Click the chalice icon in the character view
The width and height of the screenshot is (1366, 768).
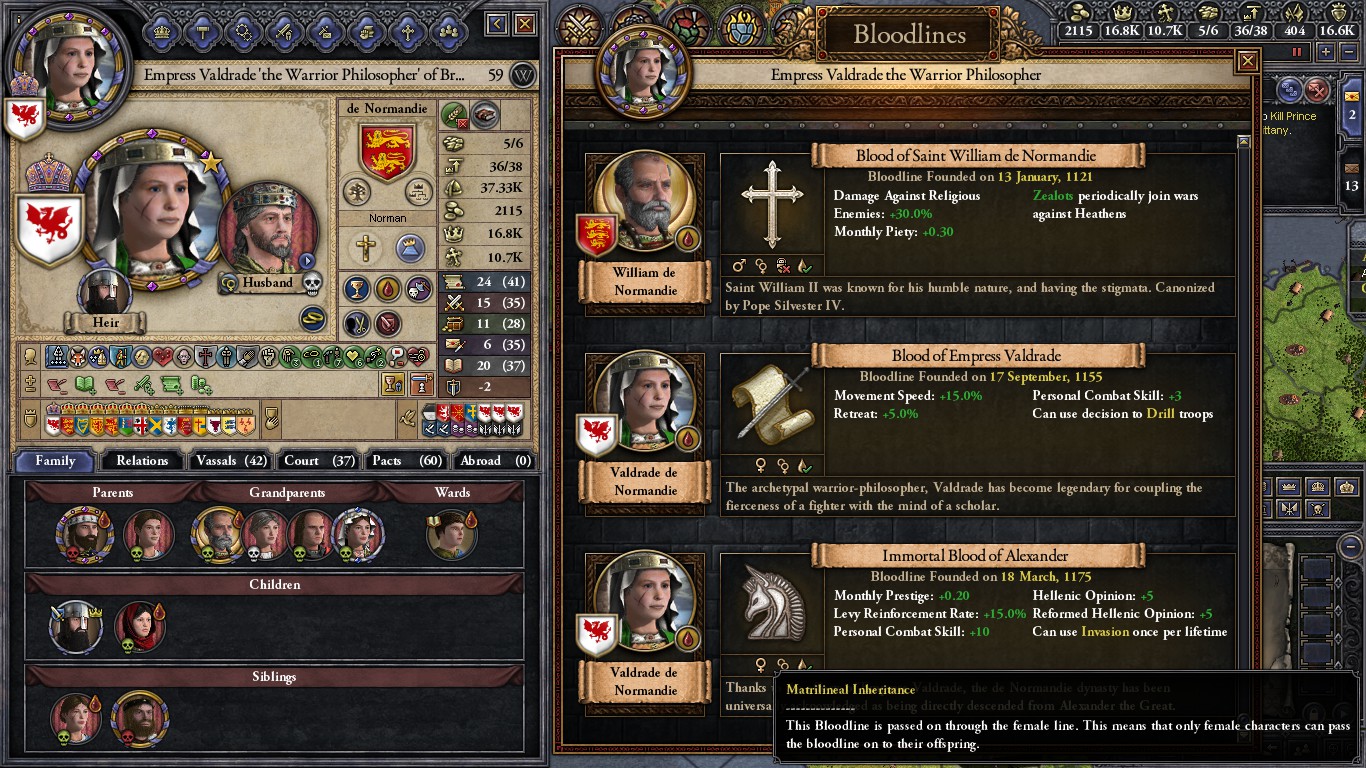coord(358,290)
